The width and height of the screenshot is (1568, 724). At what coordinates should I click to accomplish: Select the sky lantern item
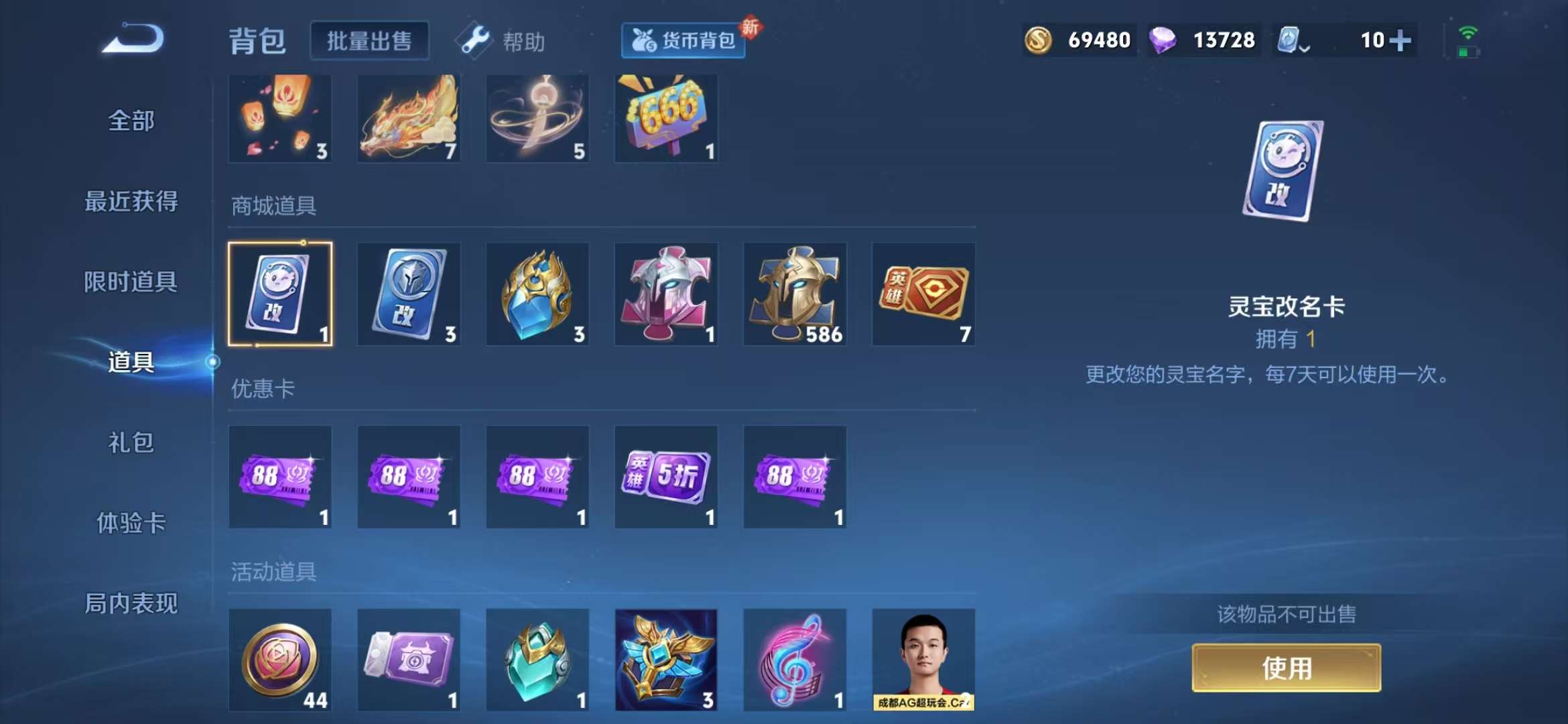tap(279, 118)
